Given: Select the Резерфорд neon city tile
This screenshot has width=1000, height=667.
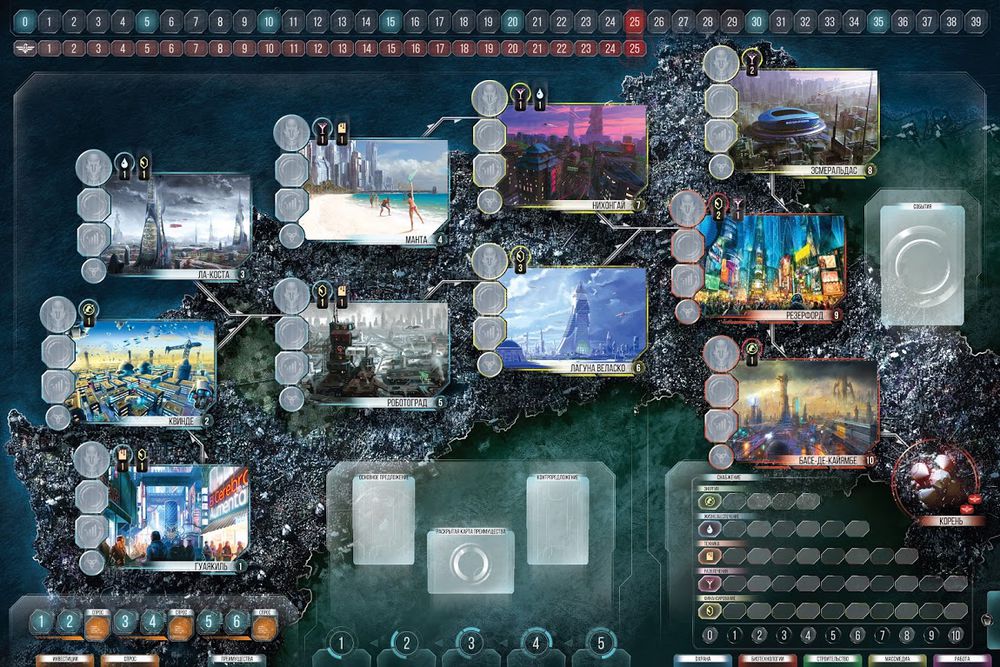Looking at the screenshot, I should (x=772, y=266).
